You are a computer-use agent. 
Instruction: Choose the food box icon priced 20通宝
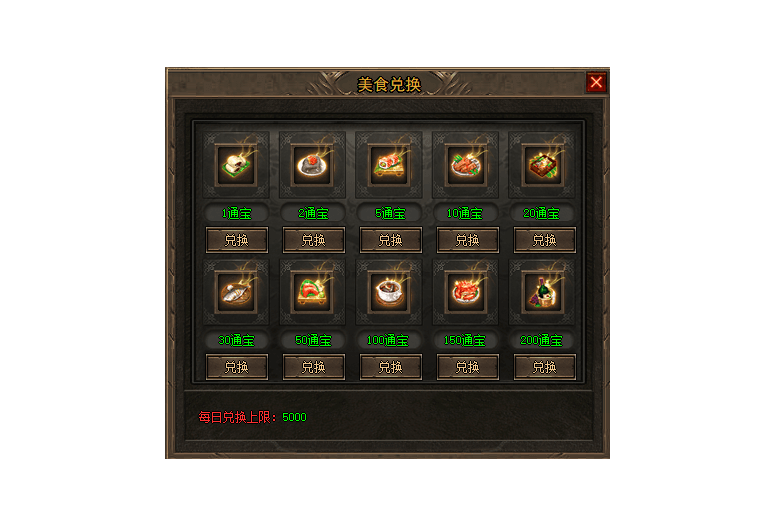[544, 165]
